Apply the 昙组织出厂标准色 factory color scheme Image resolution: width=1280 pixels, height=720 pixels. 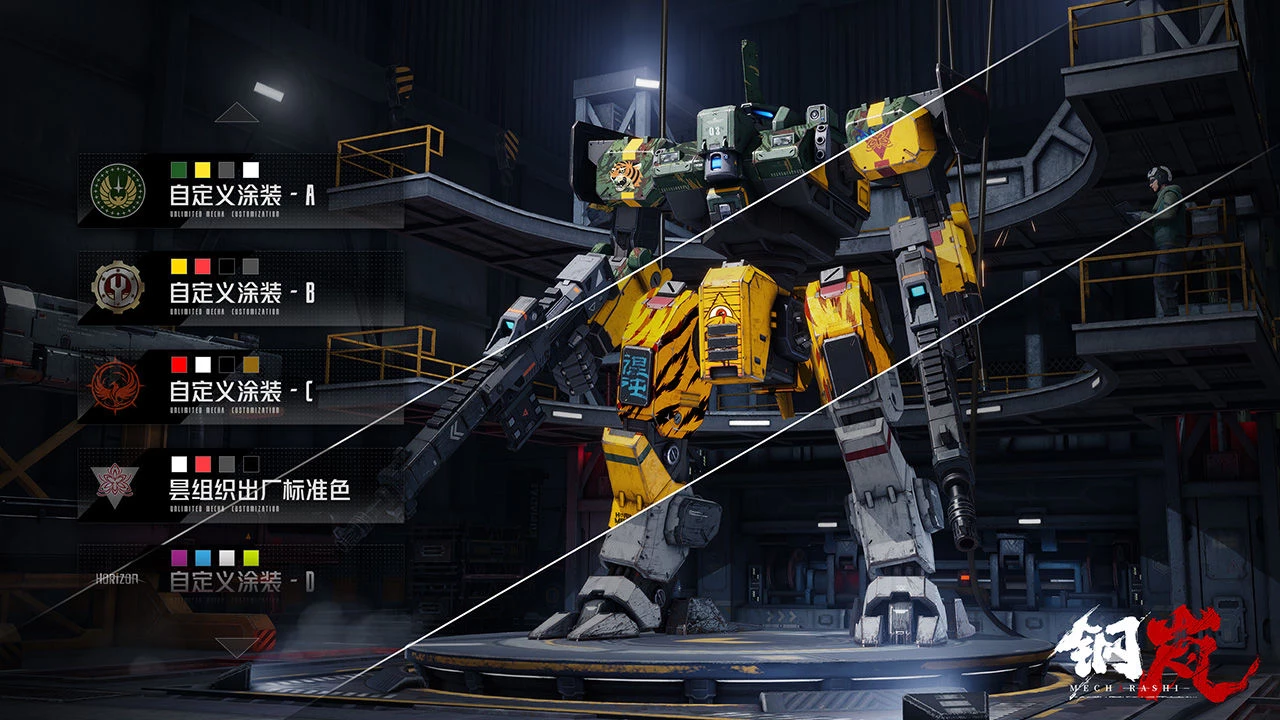pyautogui.click(x=240, y=484)
